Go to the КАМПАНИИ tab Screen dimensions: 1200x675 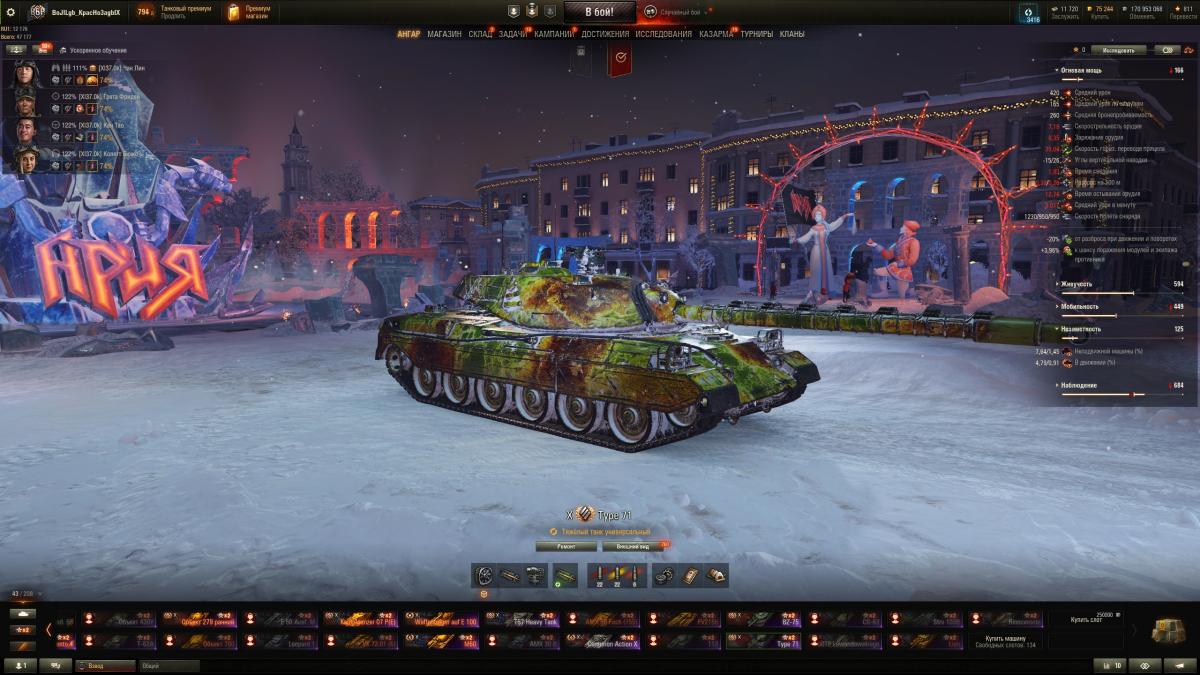[554, 34]
